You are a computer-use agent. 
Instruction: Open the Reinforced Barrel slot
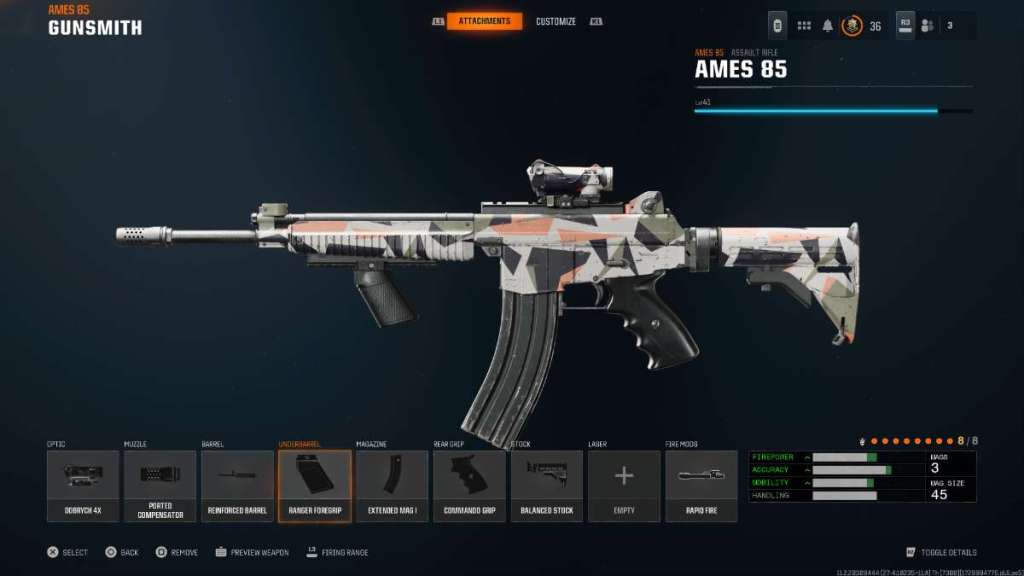click(237, 485)
